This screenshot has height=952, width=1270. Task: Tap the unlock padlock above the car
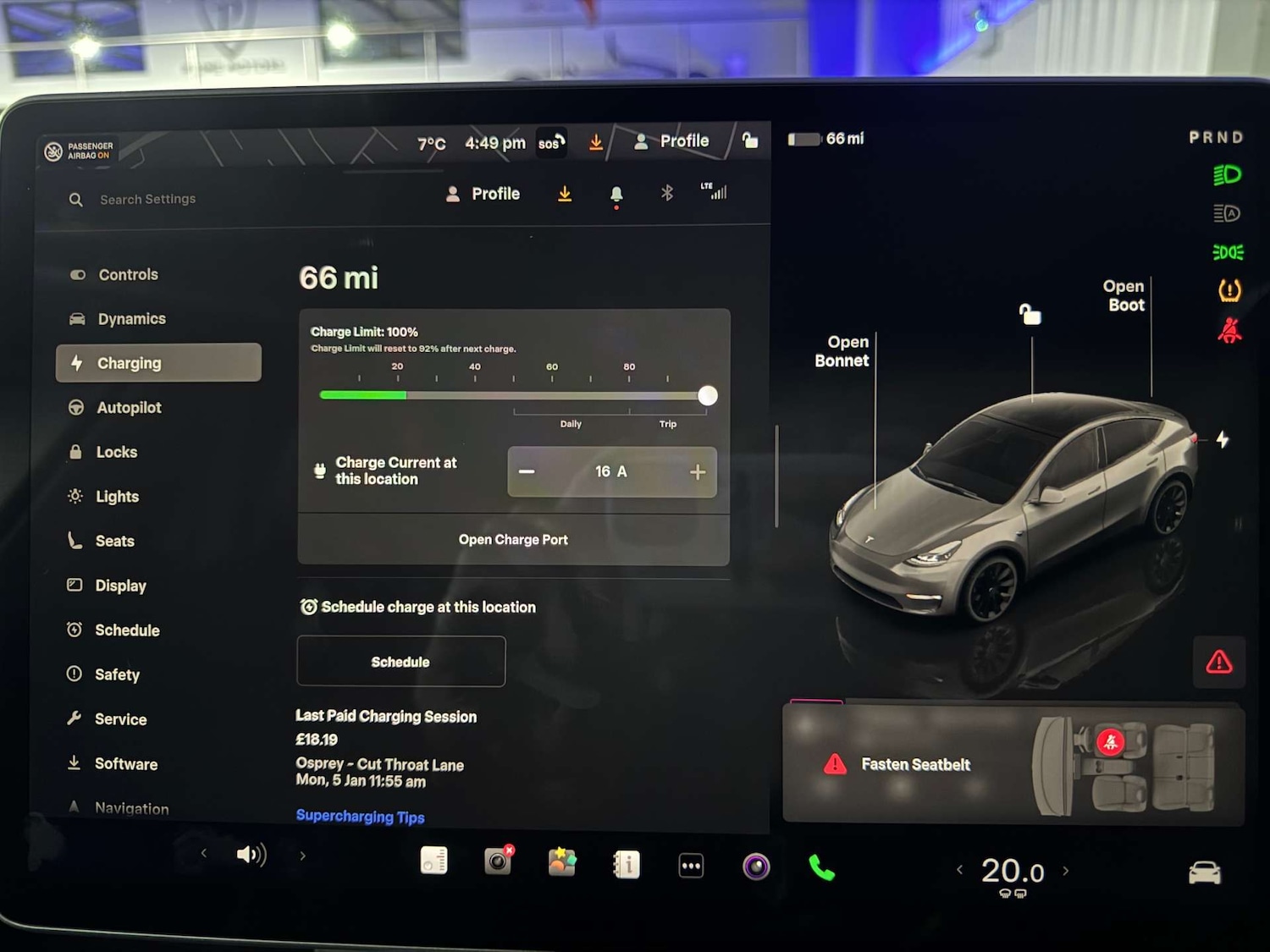[1030, 315]
